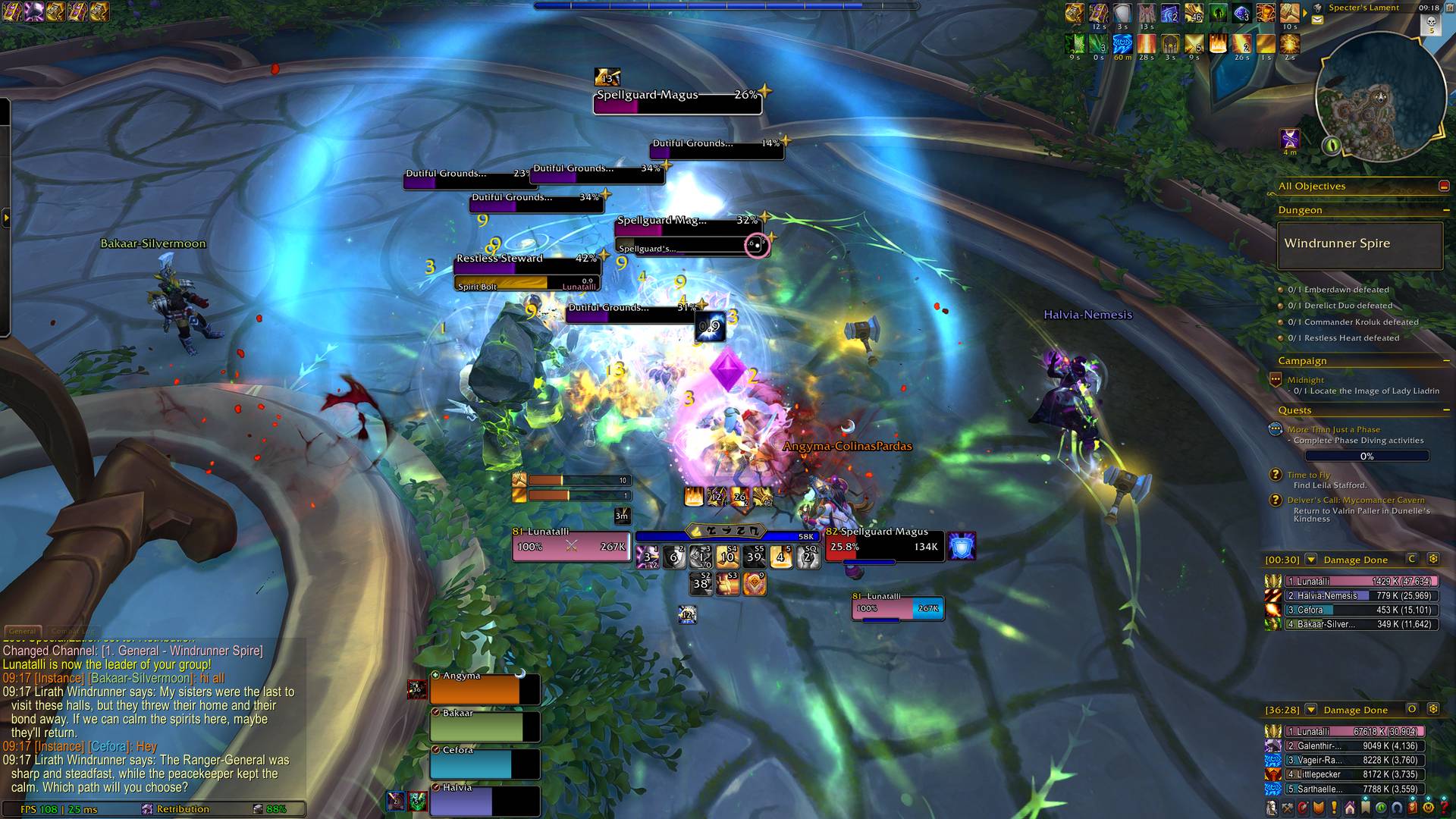
Task: Click the Time to Fly quest title
Action: point(1308,474)
